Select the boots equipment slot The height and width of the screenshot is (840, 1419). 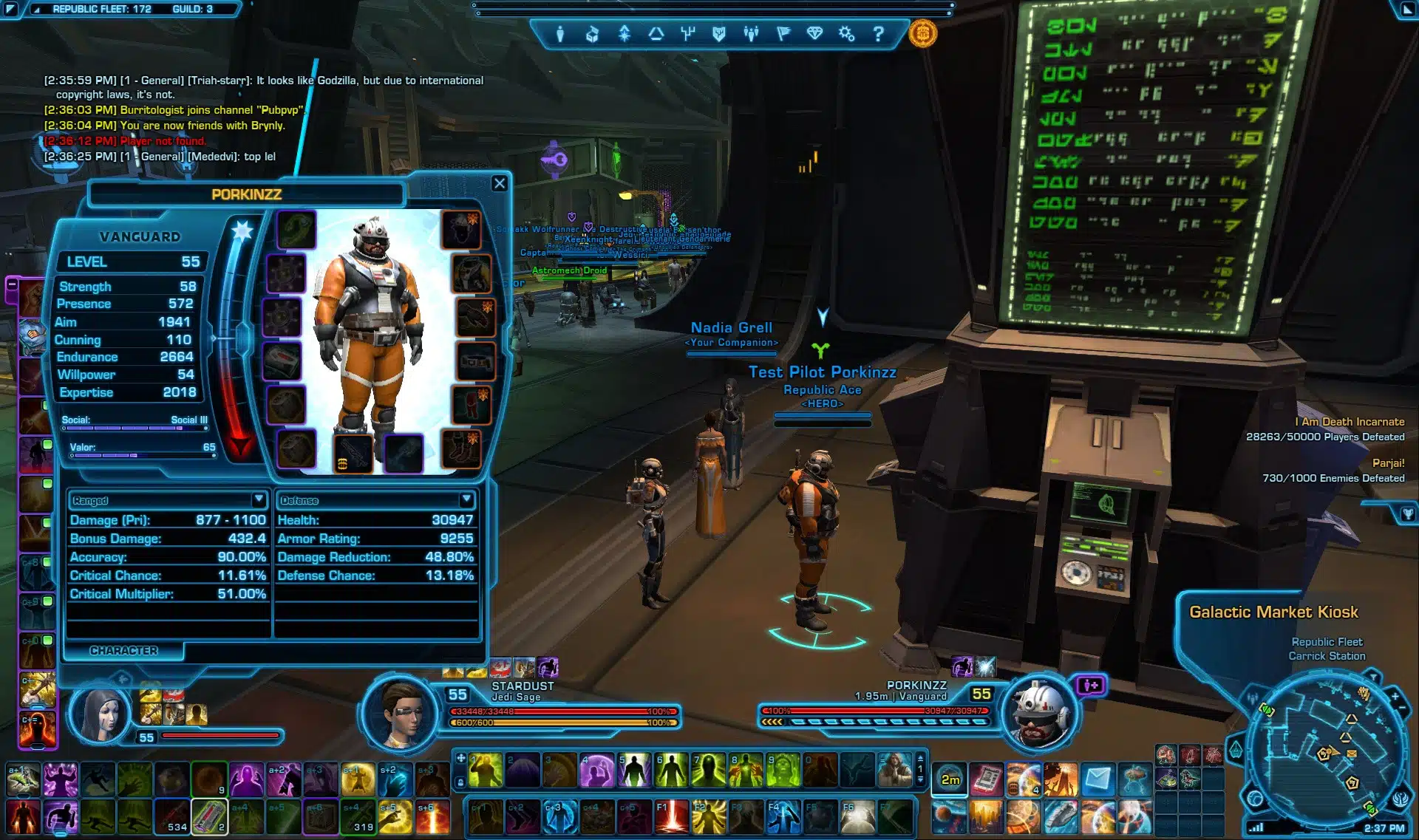click(462, 449)
